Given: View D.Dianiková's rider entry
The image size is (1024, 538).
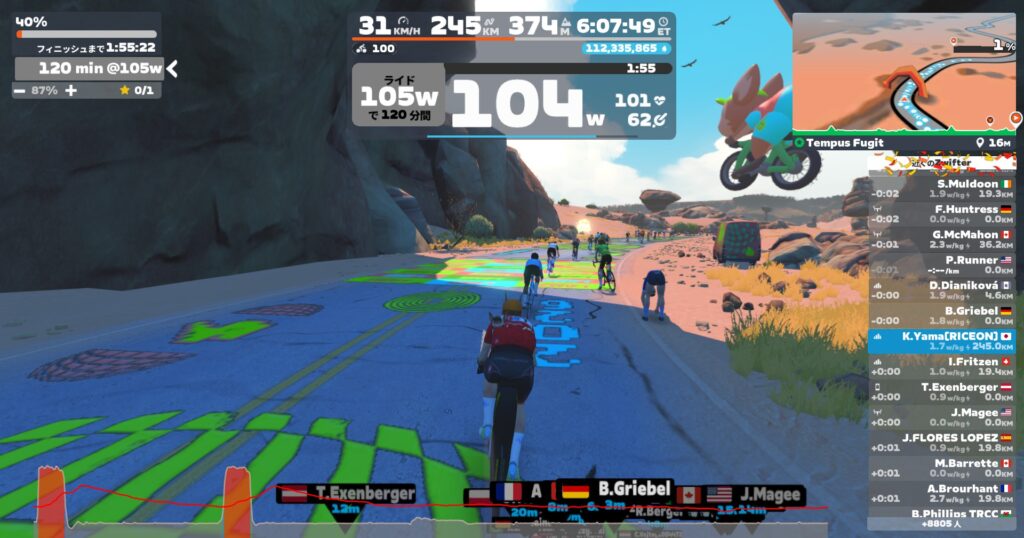Looking at the screenshot, I should click(x=941, y=290).
